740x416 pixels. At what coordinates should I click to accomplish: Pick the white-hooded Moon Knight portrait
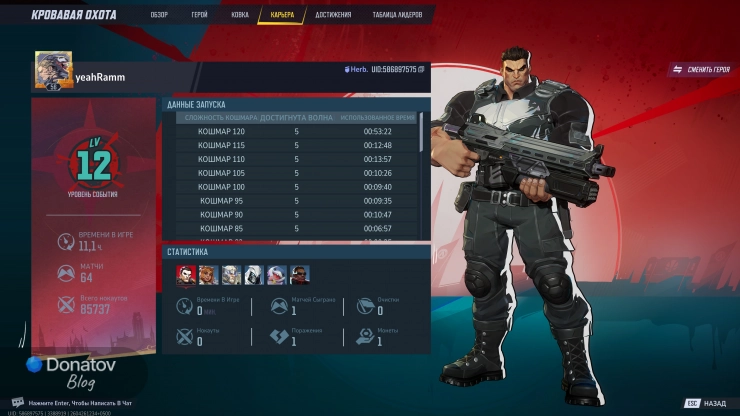tap(253, 274)
